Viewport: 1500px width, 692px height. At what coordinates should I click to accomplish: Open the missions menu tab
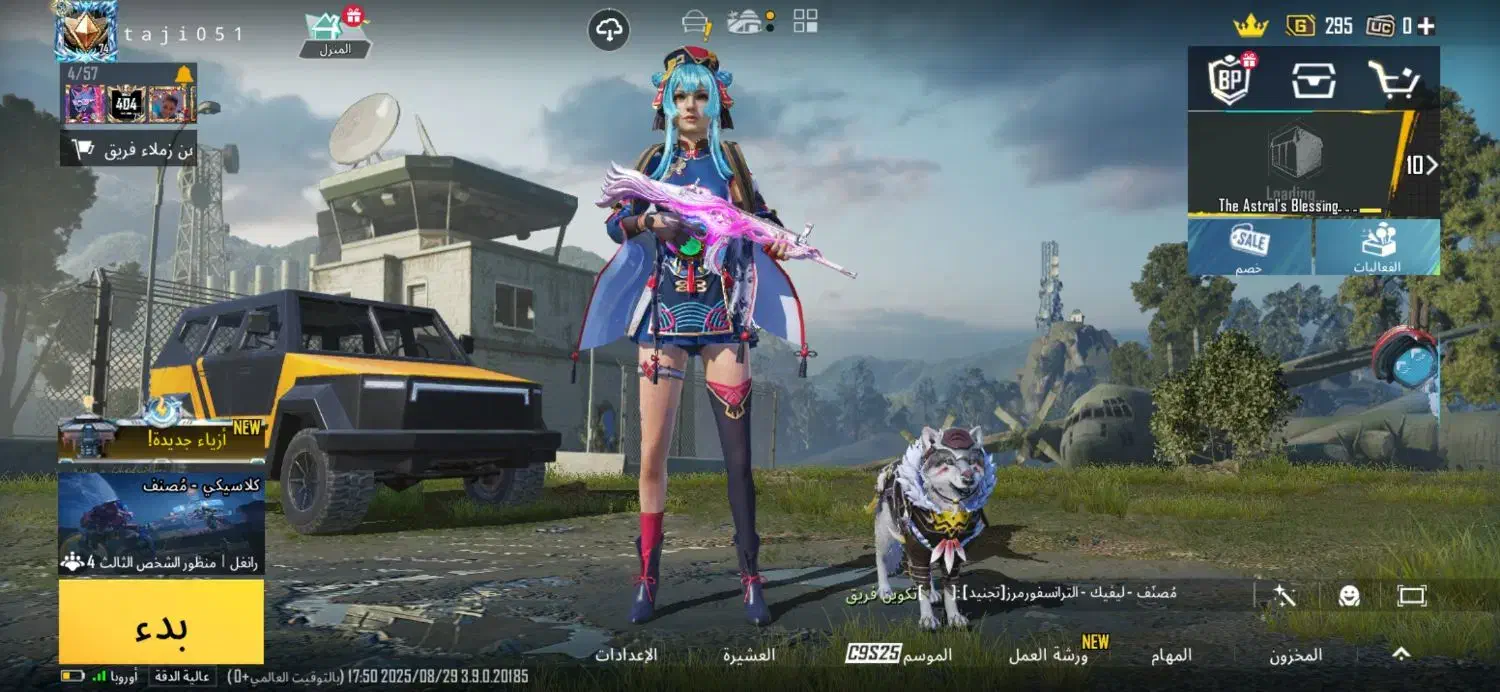1177,655
